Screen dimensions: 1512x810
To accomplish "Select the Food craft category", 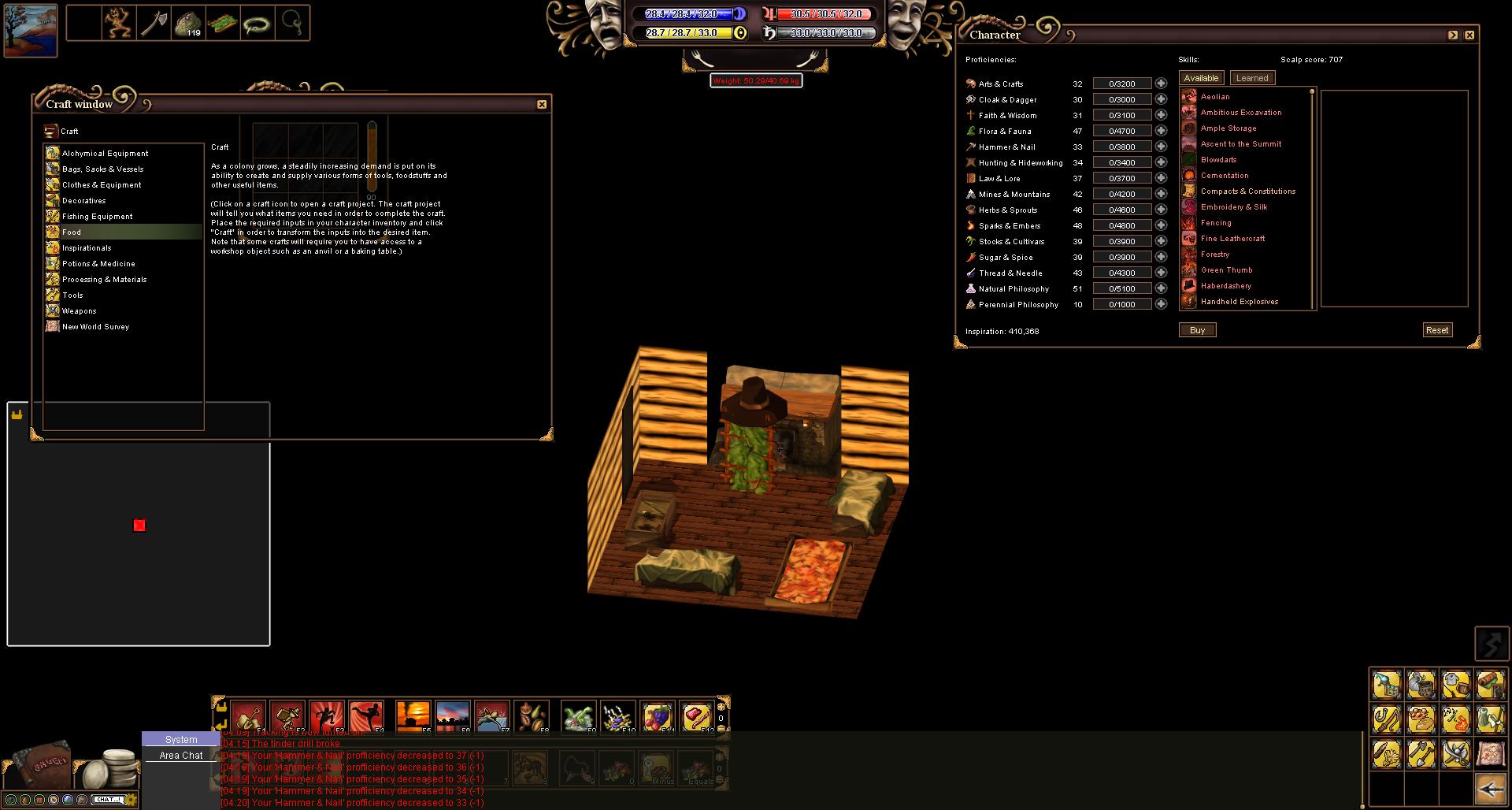I will click(72, 232).
